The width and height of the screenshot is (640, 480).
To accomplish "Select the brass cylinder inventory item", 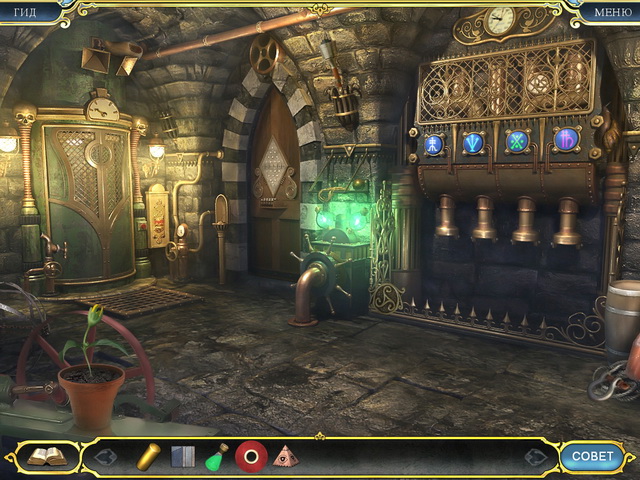I will [148, 456].
